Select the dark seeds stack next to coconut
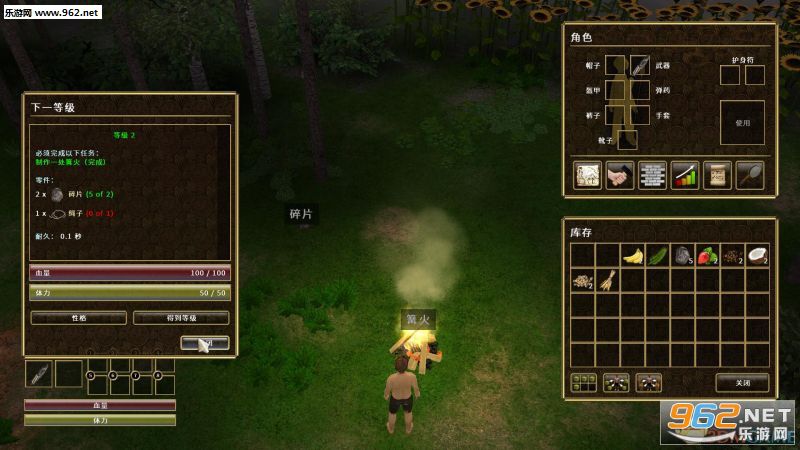The height and width of the screenshot is (450, 800). point(732,255)
